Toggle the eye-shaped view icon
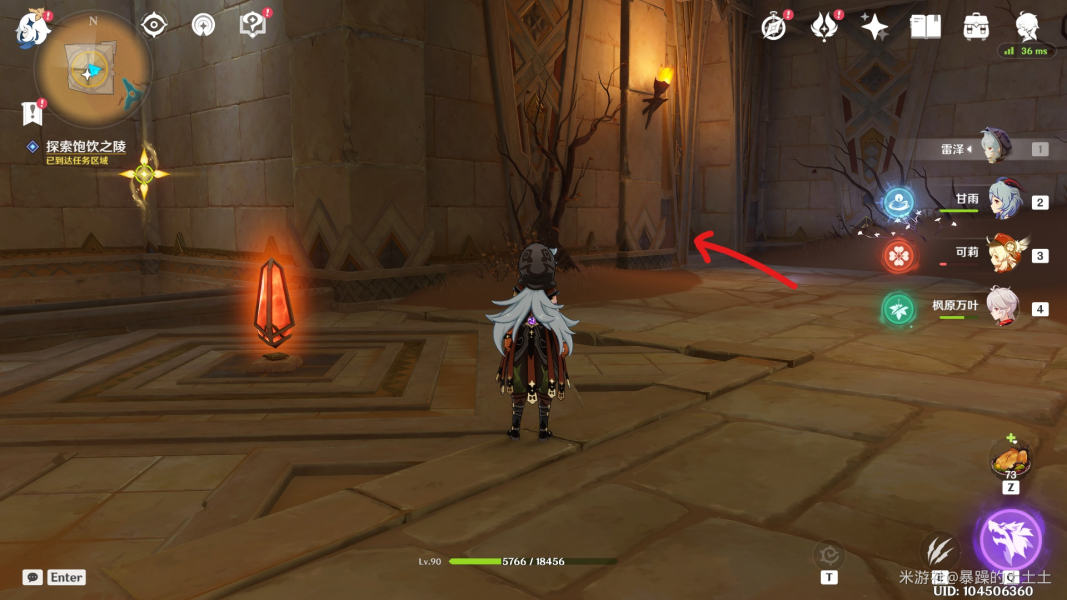 click(x=154, y=25)
